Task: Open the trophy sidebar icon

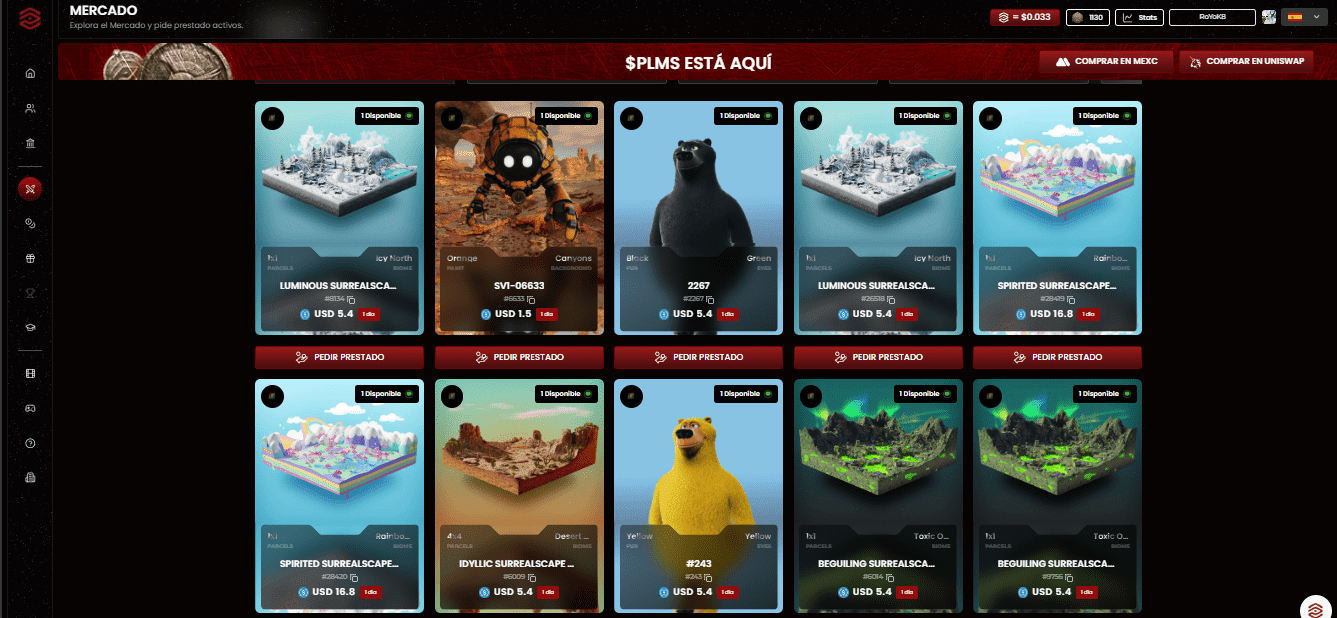Action: click(30, 293)
